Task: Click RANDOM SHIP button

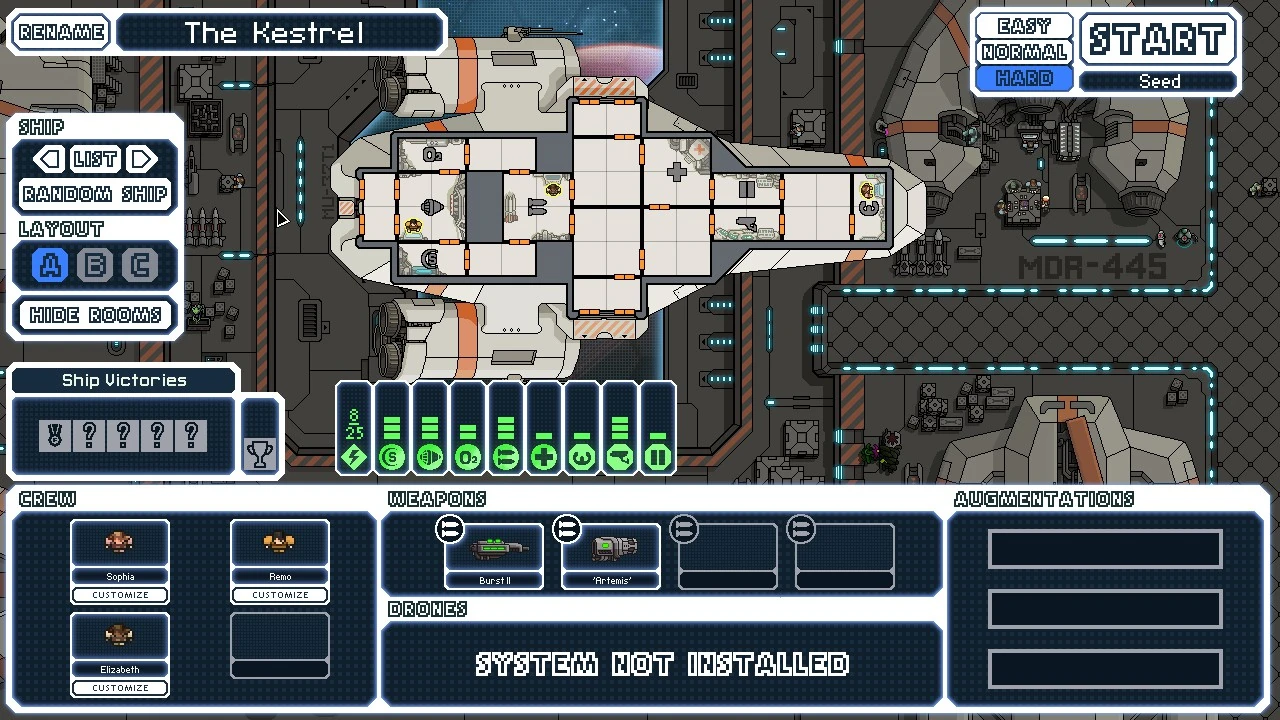Action: coord(94,194)
